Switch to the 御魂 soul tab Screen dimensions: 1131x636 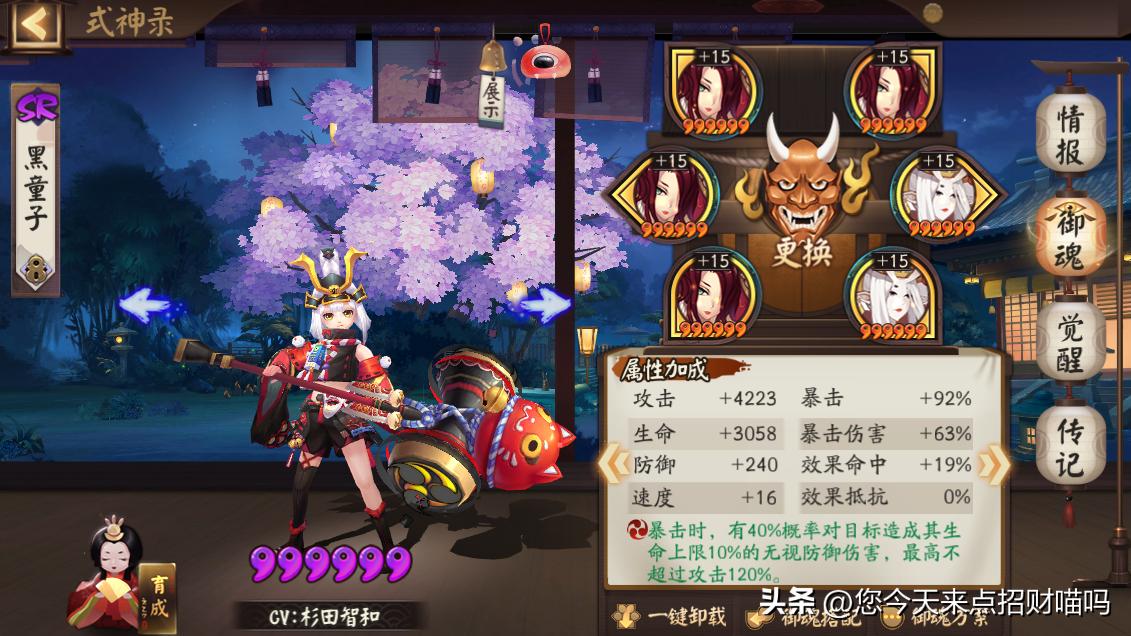coord(1070,238)
